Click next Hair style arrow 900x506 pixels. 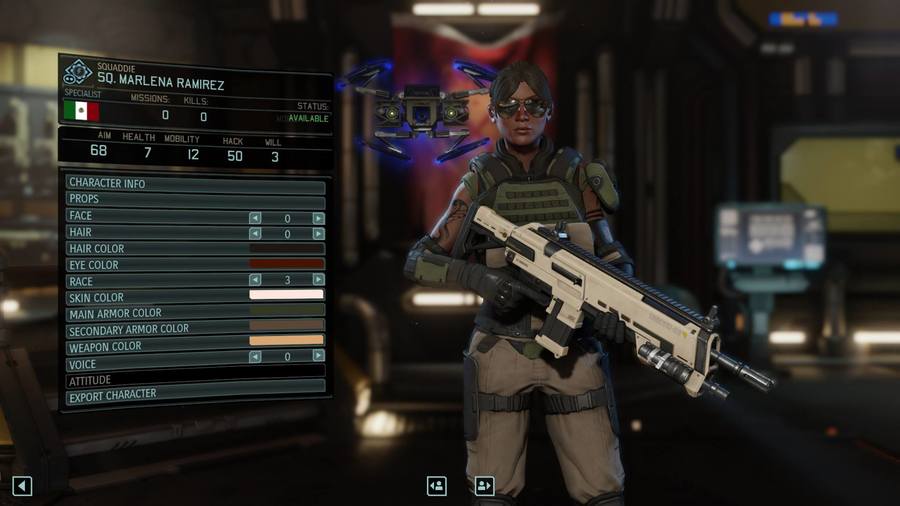click(318, 233)
